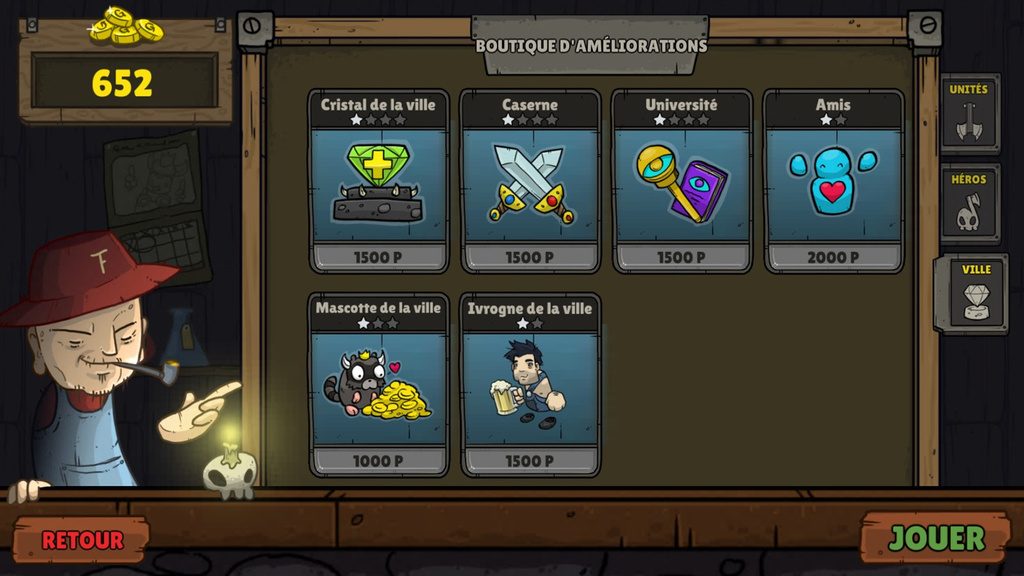Choose the Caserne upgrade card
1024x576 pixels.
coord(530,182)
